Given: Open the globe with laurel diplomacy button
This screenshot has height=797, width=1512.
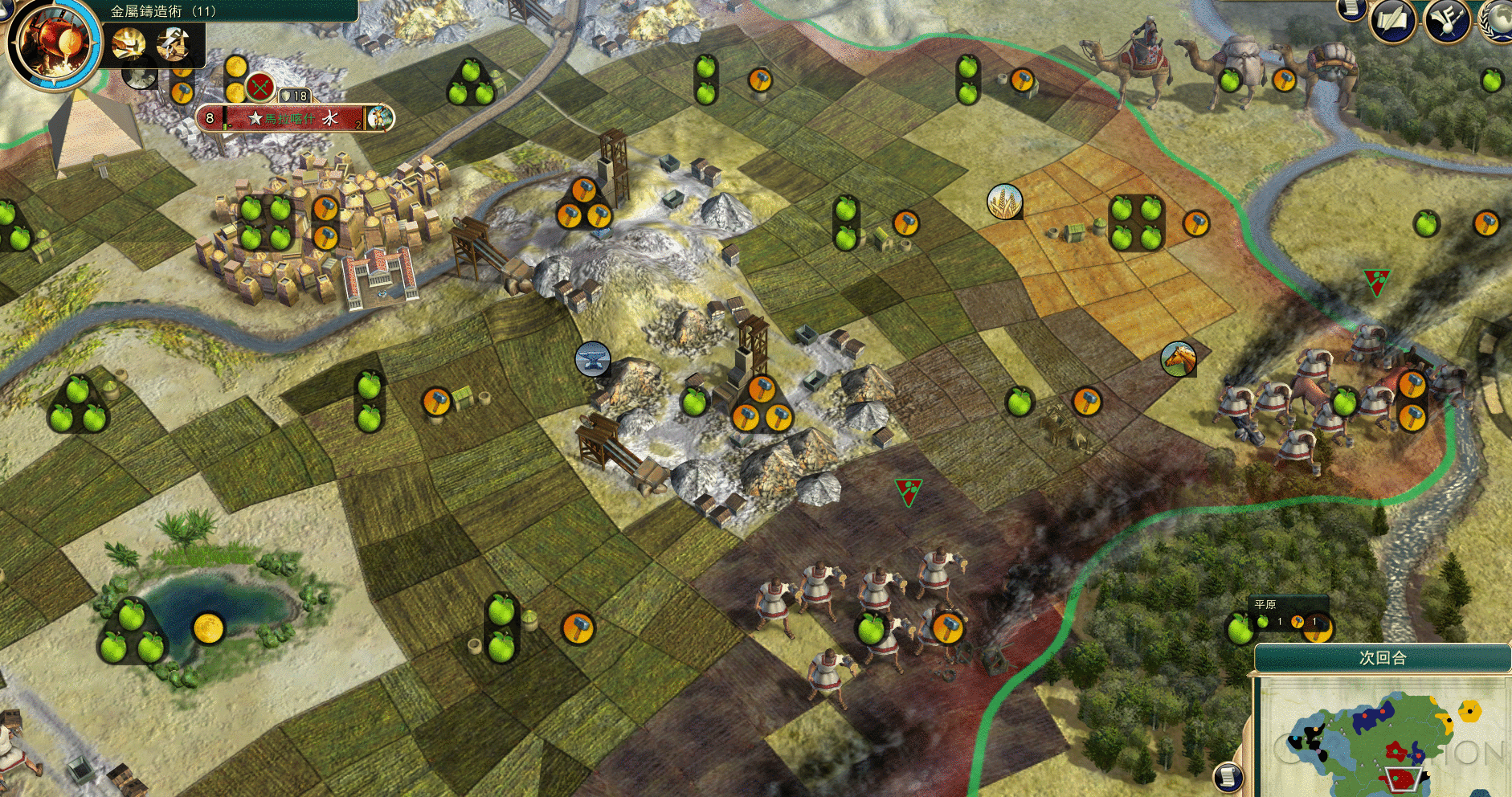Looking at the screenshot, I should tap(1498, 19).
